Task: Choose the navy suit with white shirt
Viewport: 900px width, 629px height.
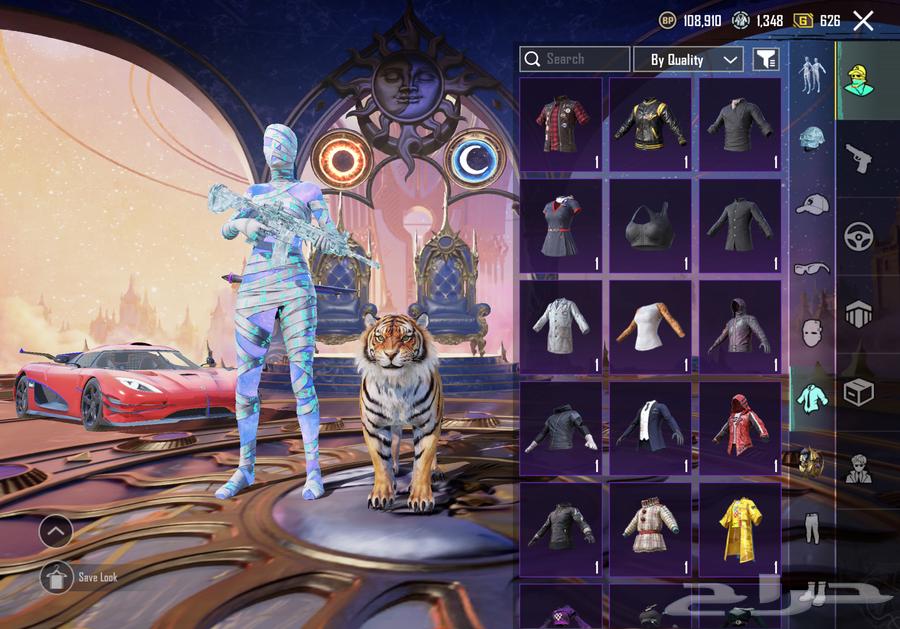Action: coord(650,427)
